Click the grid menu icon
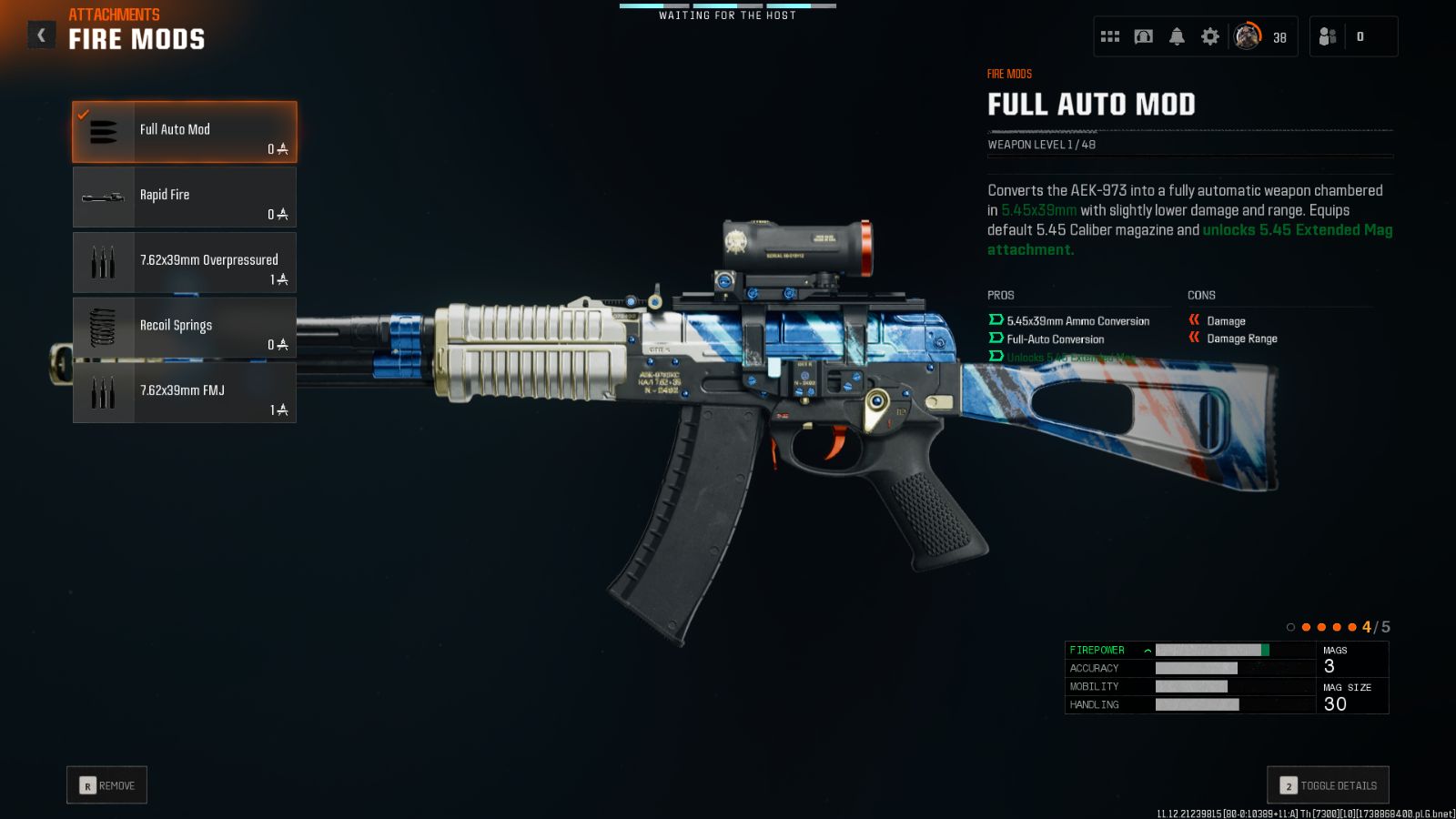 click(1109, 36)
